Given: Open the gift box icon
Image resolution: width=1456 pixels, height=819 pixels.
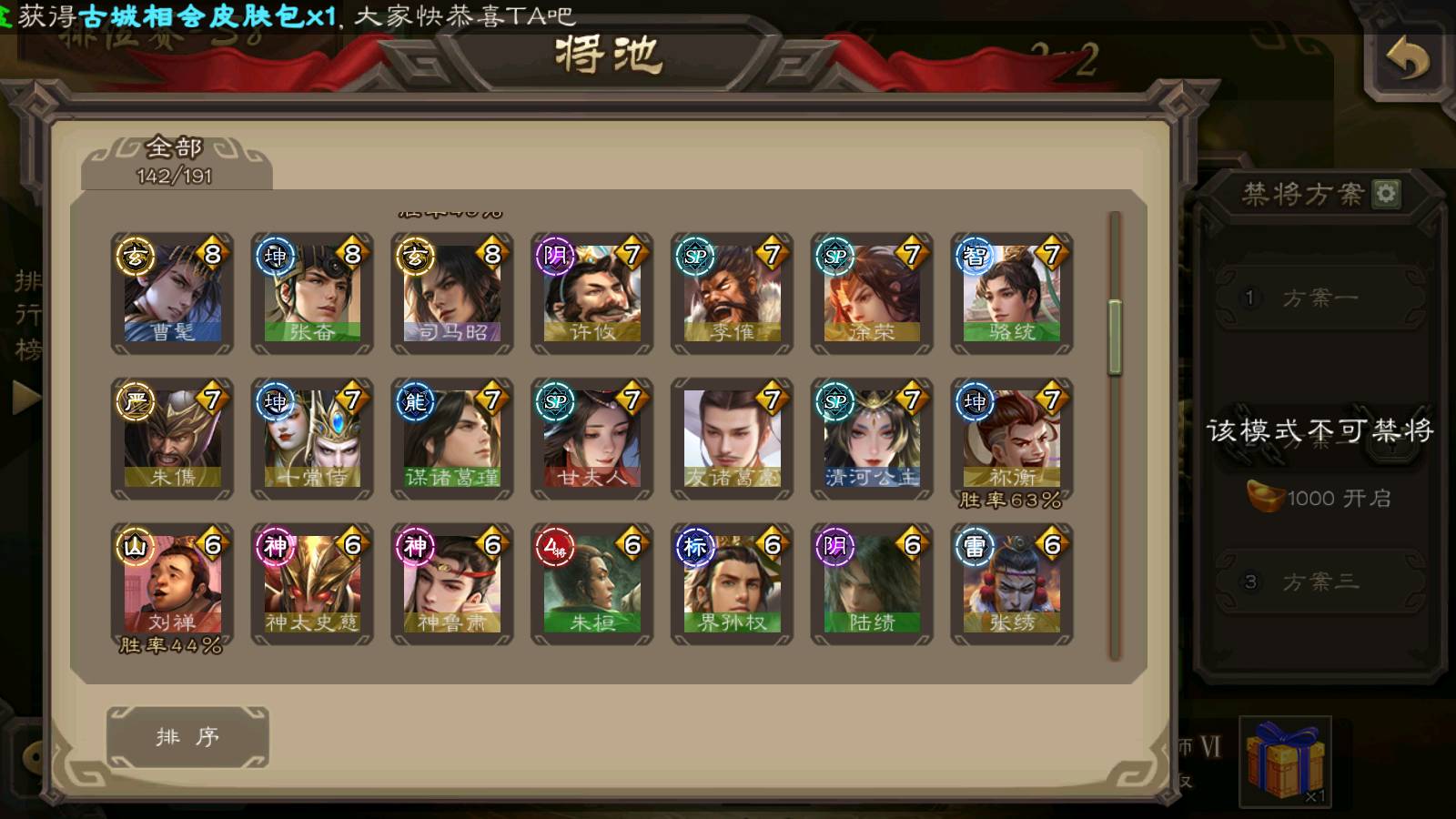Looking at the screenshot, I should point(1285,761).
